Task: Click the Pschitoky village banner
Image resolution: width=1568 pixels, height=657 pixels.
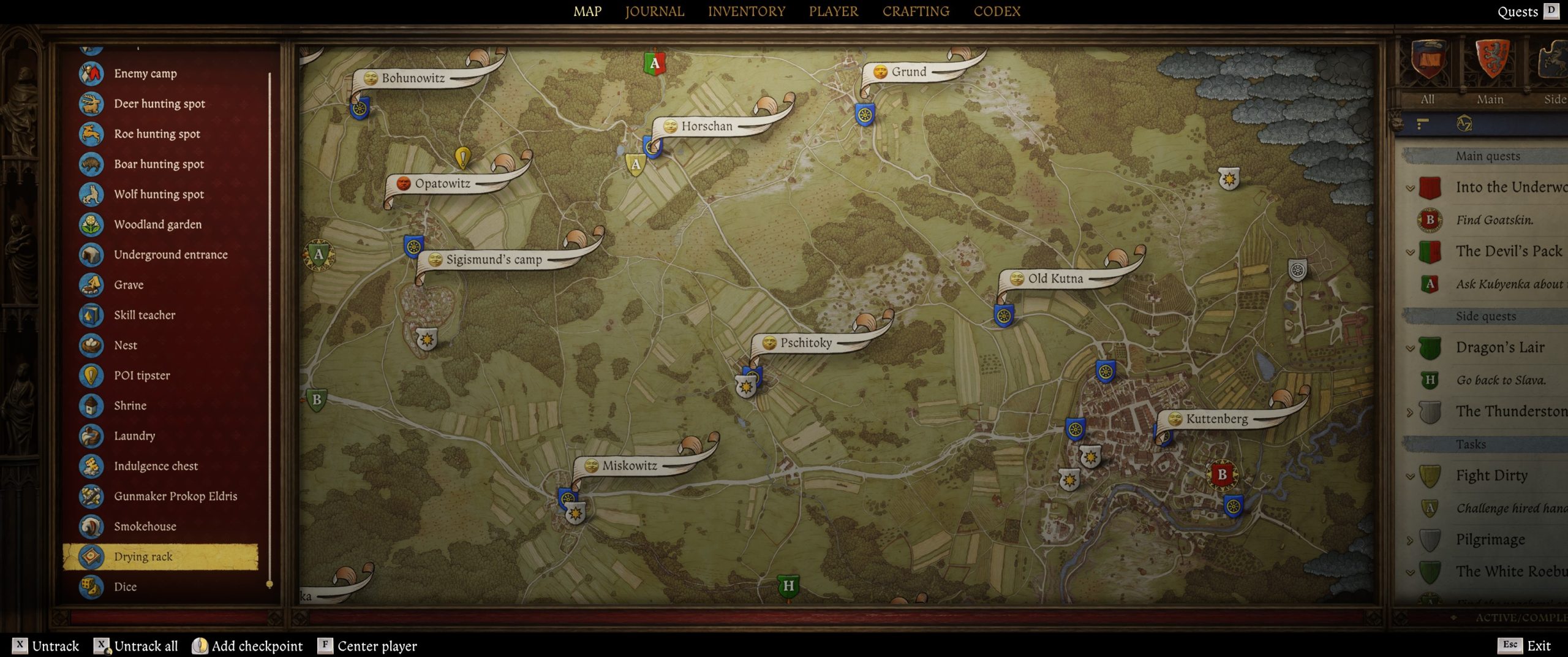Action: tap(805, 343)
